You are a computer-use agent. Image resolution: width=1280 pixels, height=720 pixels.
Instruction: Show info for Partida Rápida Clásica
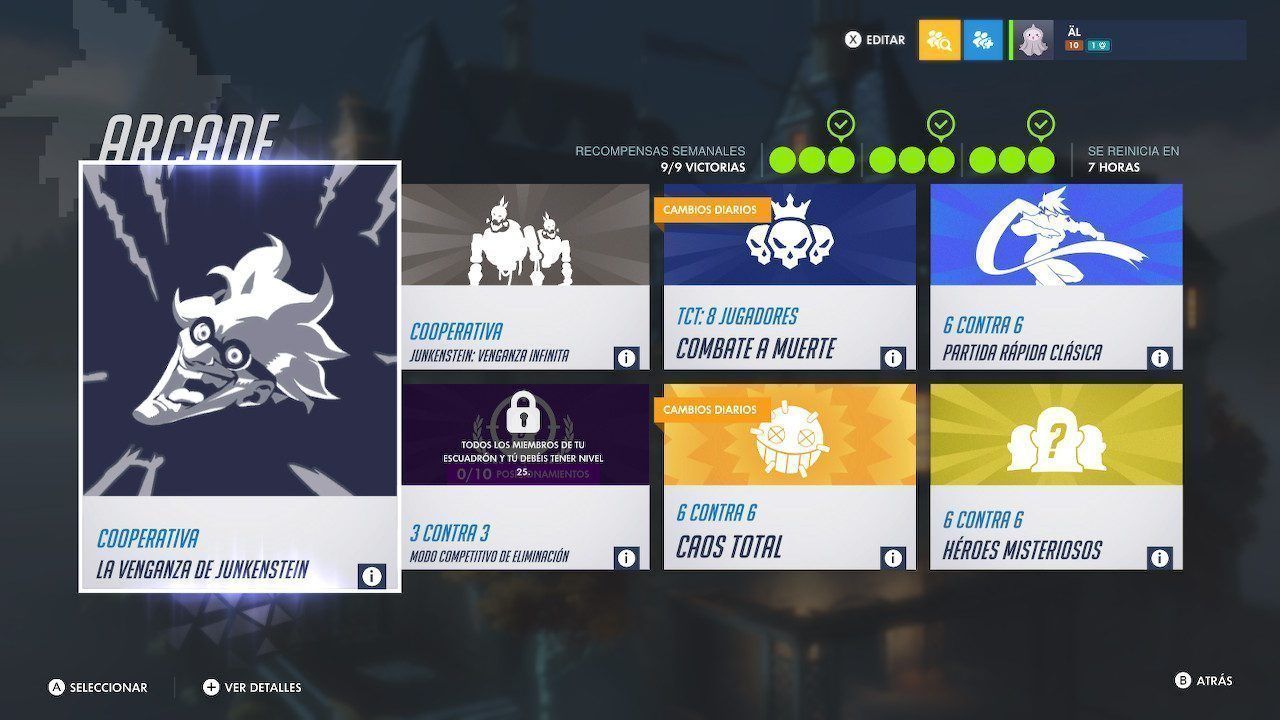[1160, 357]
